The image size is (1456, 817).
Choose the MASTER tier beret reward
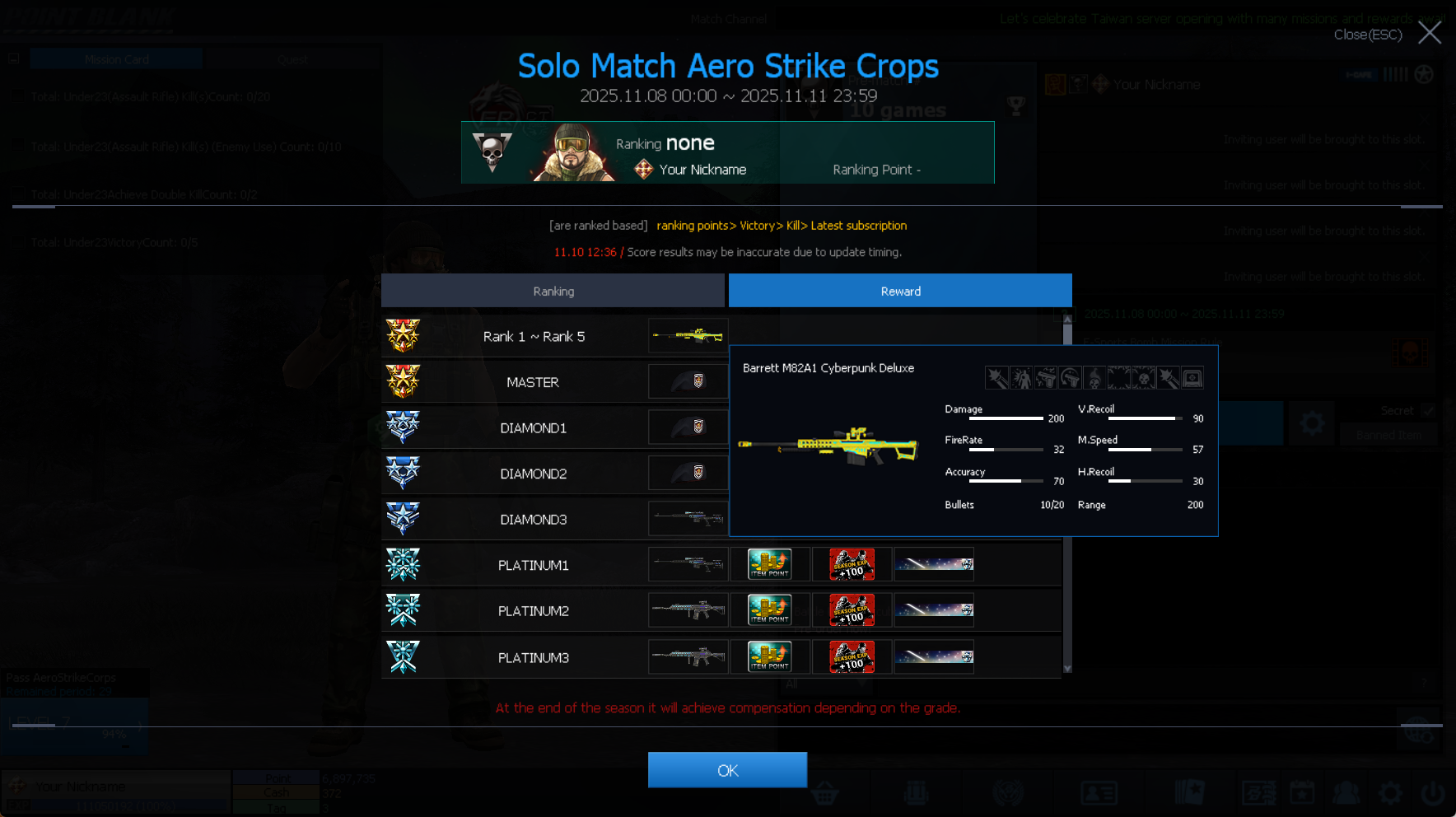688,381
